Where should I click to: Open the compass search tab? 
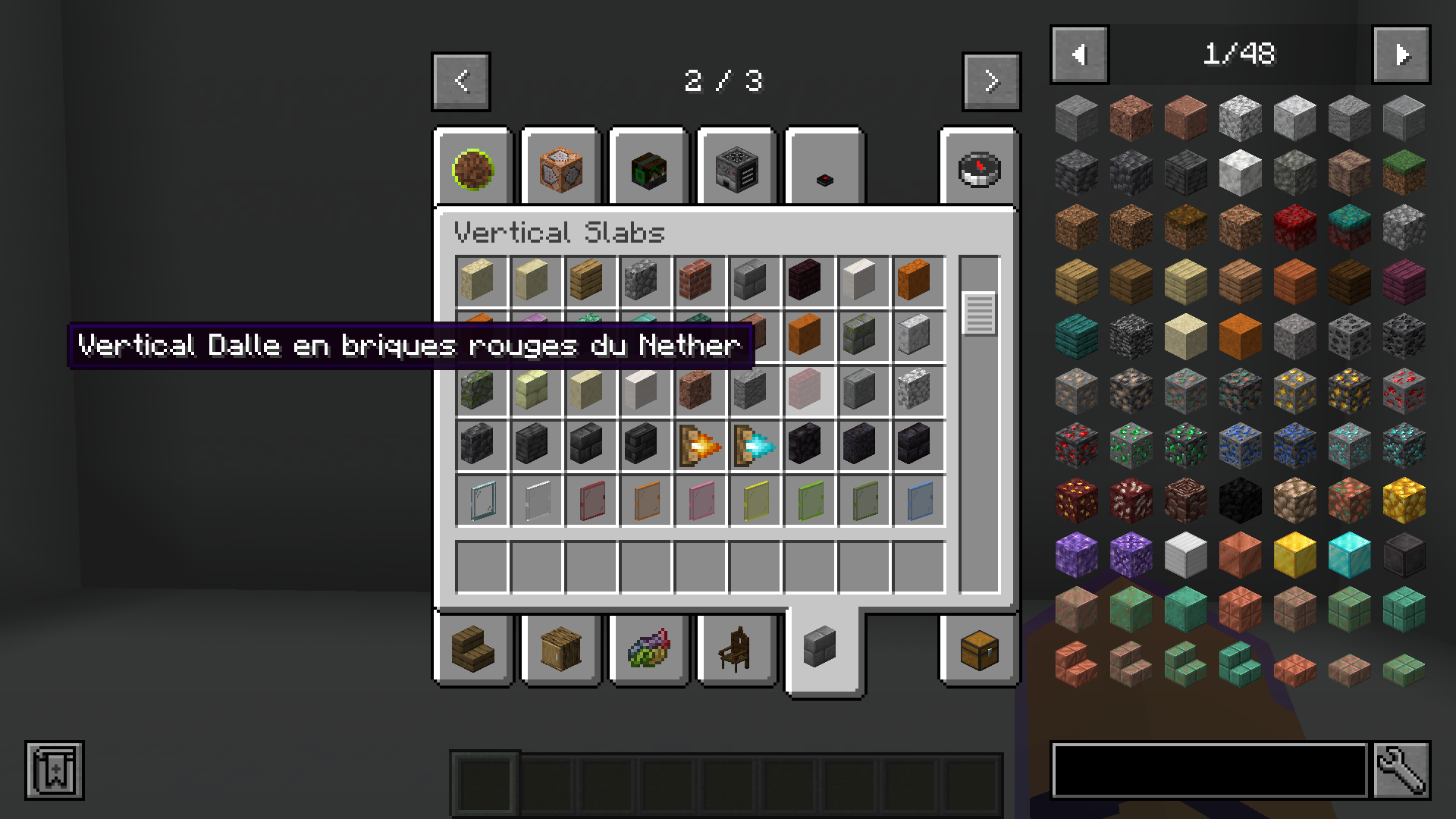(x=978, y=167)
